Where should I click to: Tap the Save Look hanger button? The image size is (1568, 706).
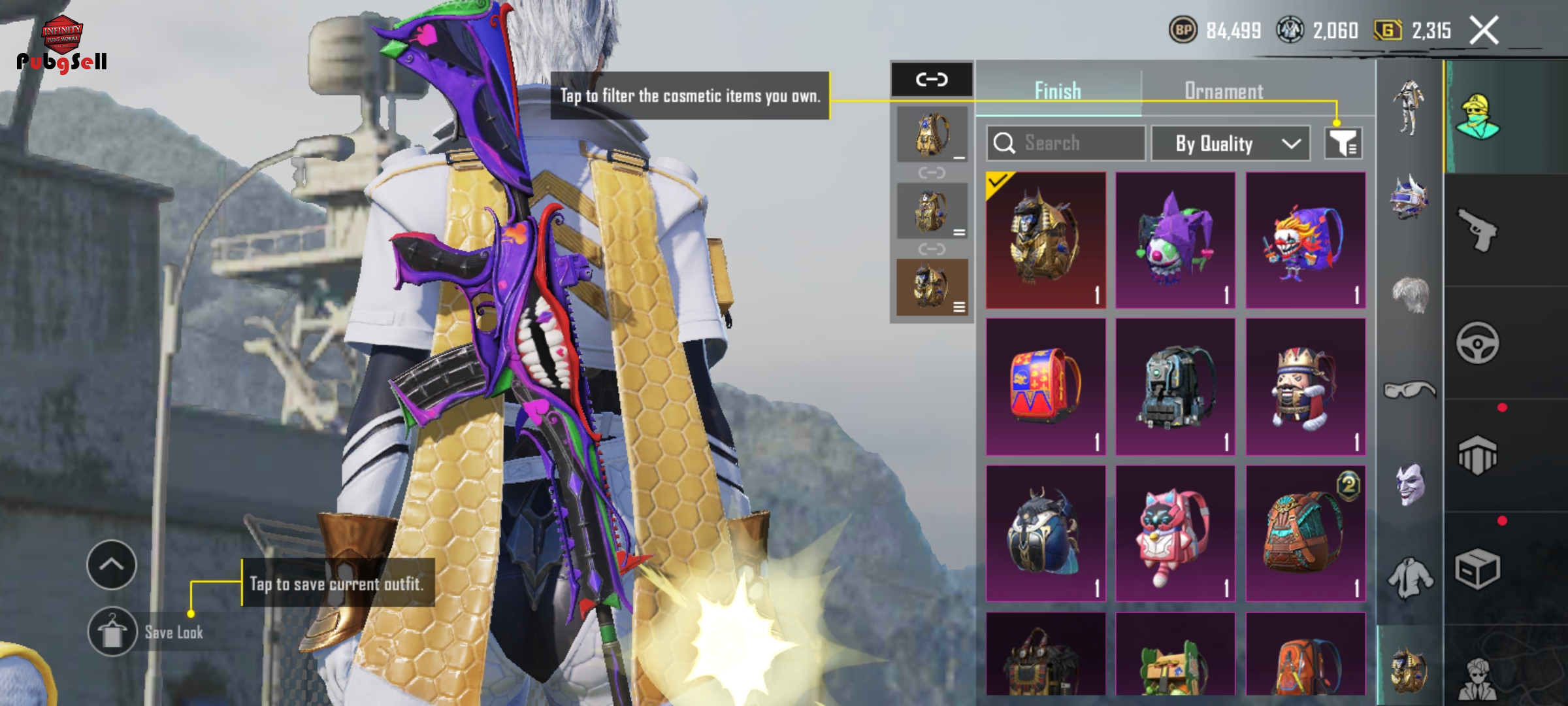[x=112, y=632]
